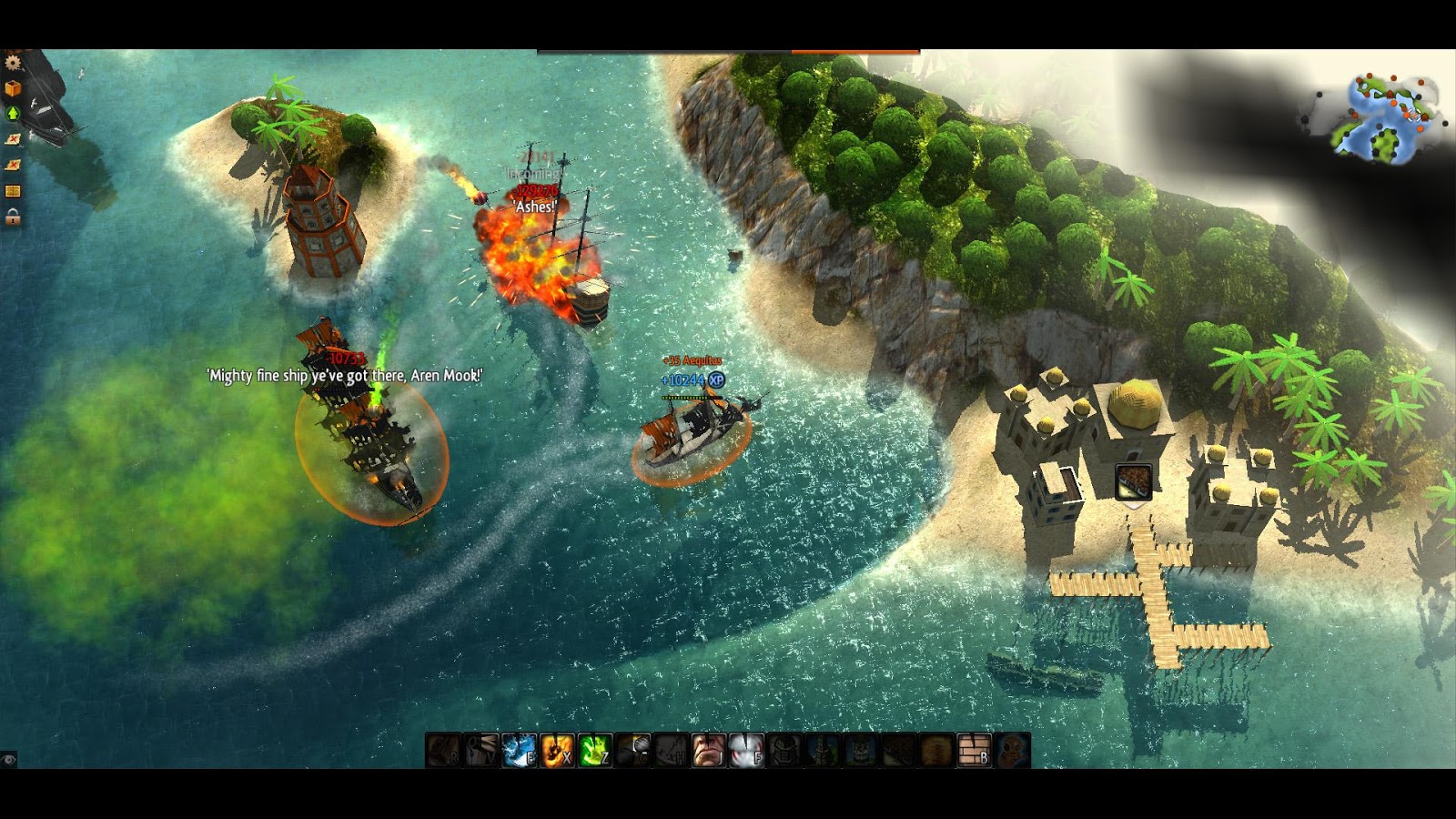Click the green upgrade arrow icon
Image resolution: width=1456 pixels, height=819 pixels.
click(13, 114)
